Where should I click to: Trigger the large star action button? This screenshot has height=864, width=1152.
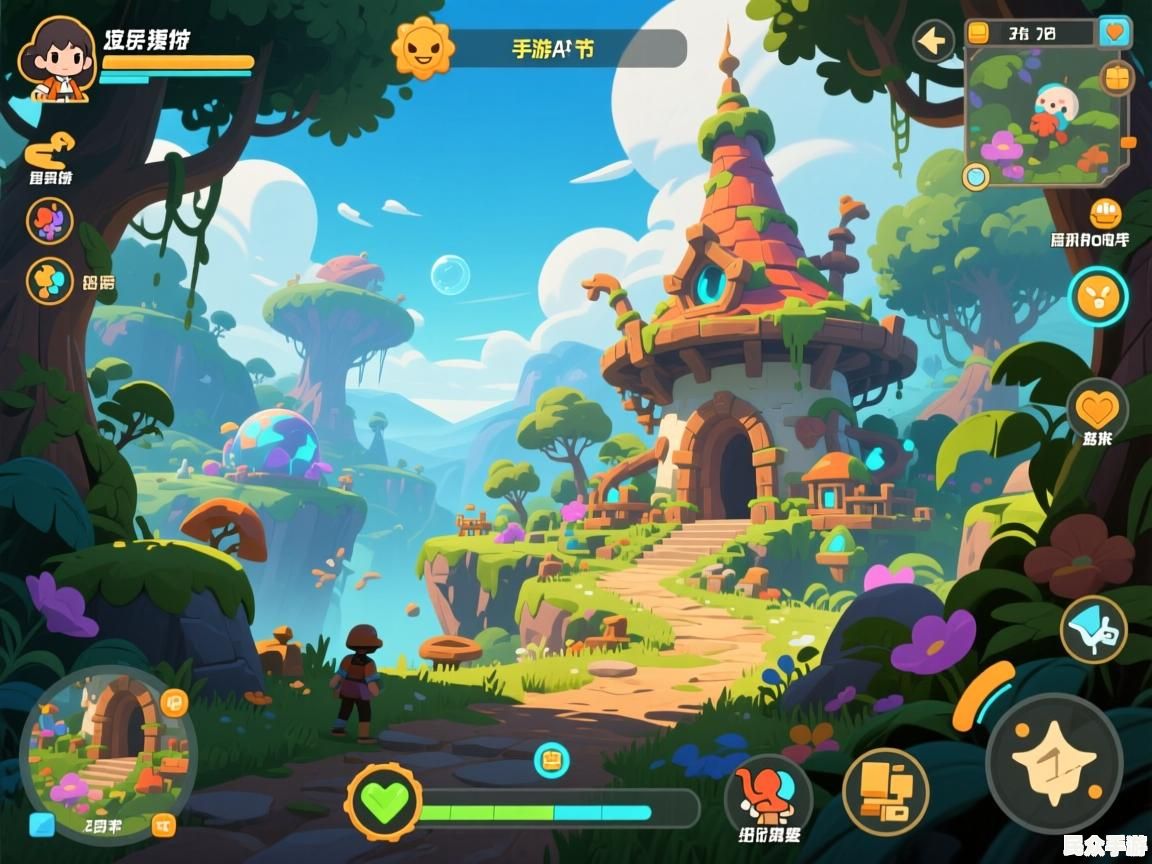[1052, 762]
